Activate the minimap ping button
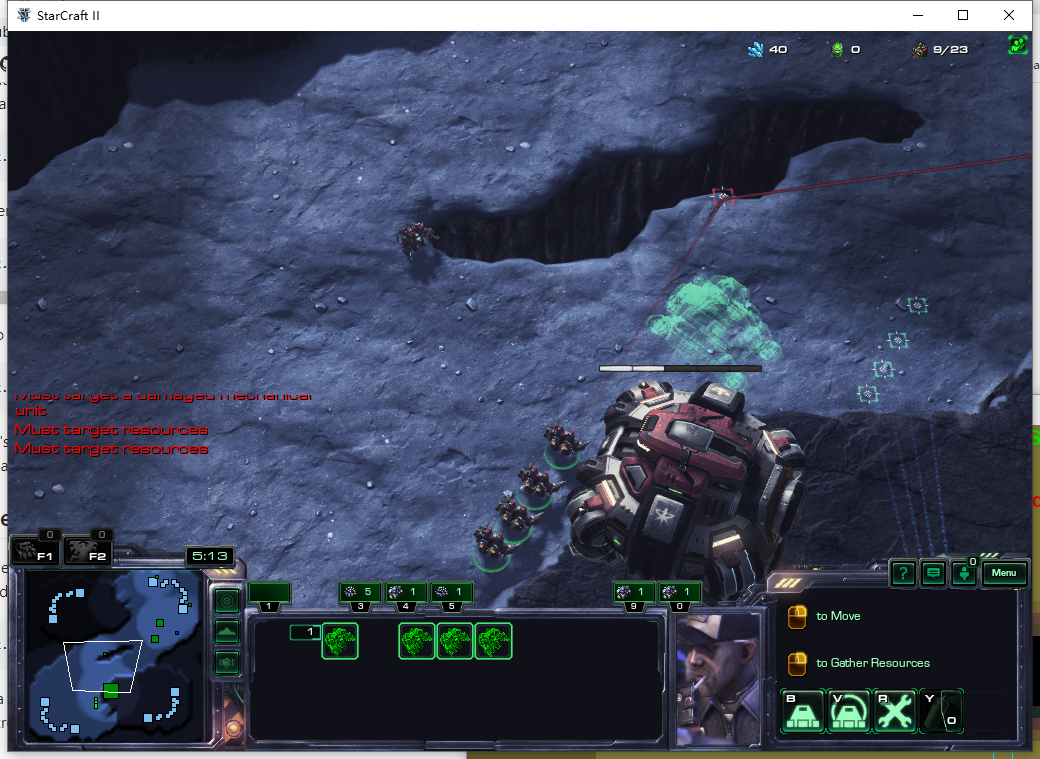The height and width of the screenshot is (759, 1040). click(227, 601)
